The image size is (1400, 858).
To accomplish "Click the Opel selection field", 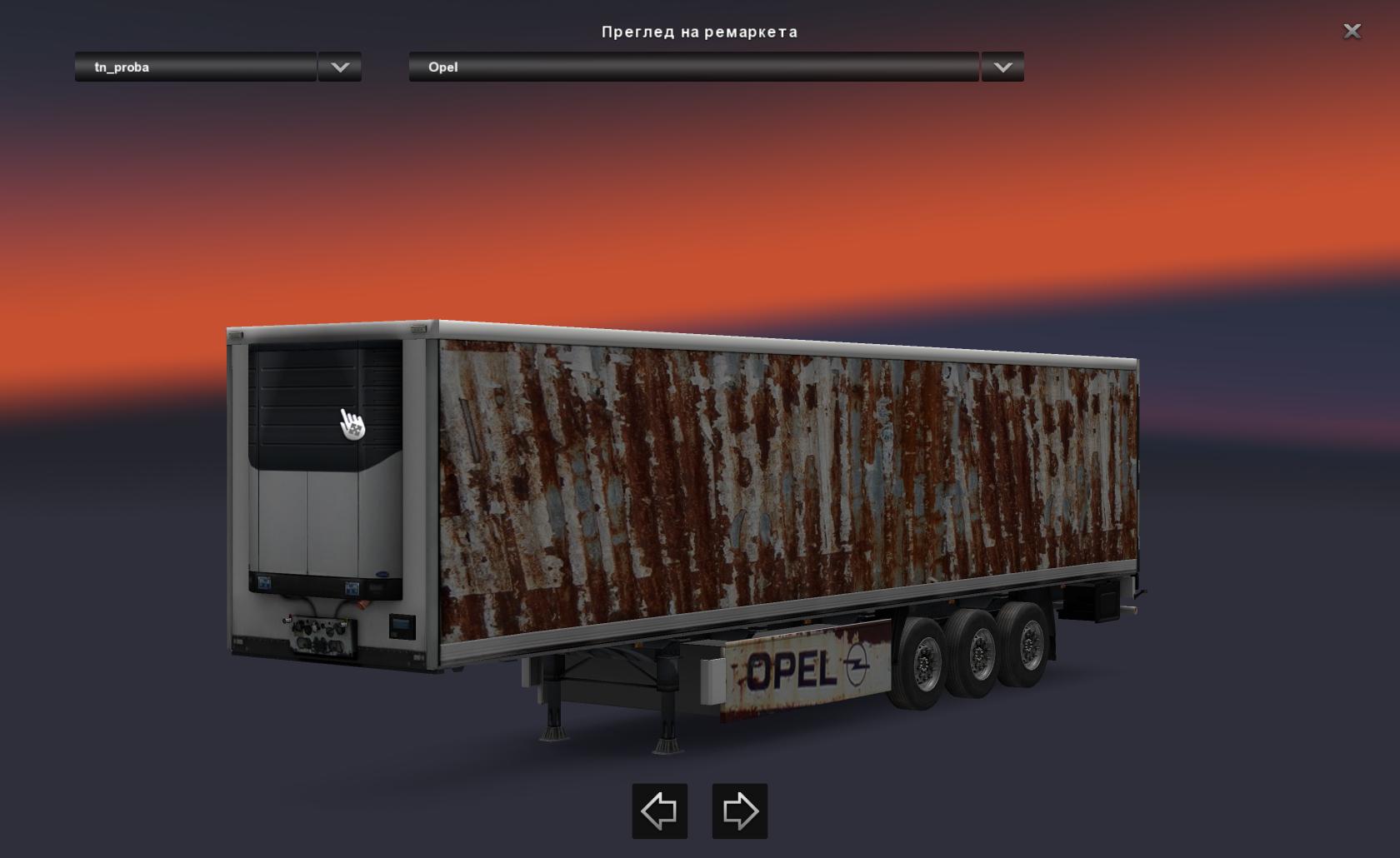I will point(693,67).
